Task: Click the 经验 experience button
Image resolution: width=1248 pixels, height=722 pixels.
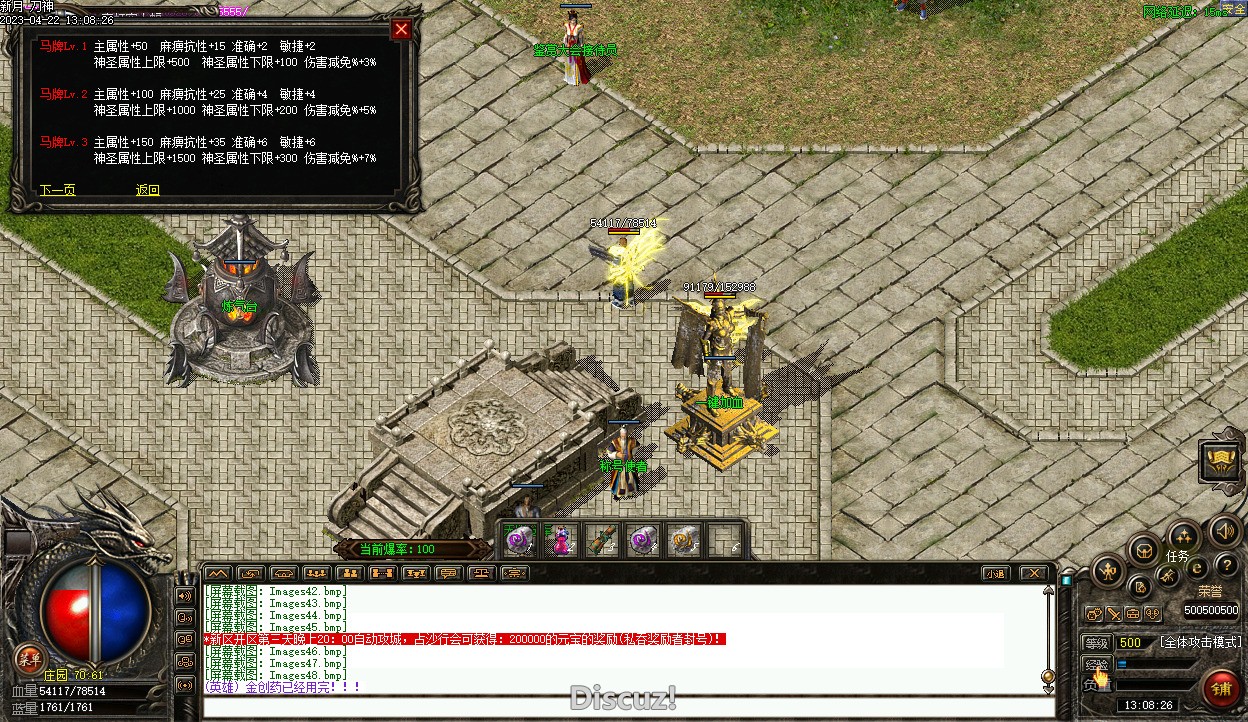Action: click(x=1097, y=664)
